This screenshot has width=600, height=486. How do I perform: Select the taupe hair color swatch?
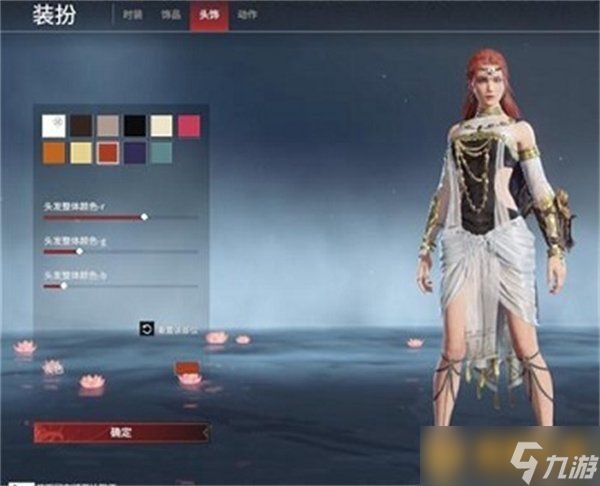coord(108,125)
